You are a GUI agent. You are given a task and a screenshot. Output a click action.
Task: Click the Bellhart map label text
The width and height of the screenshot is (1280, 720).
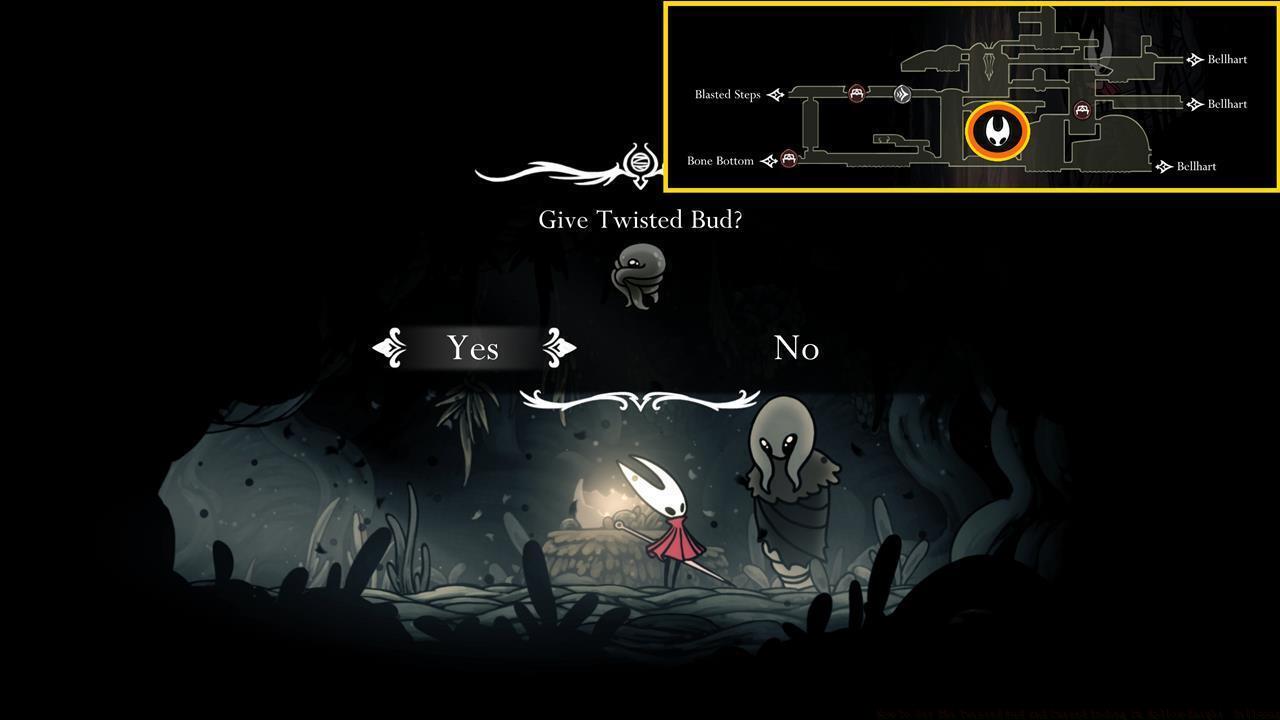pyautogui.click(x=1228, y=59)
